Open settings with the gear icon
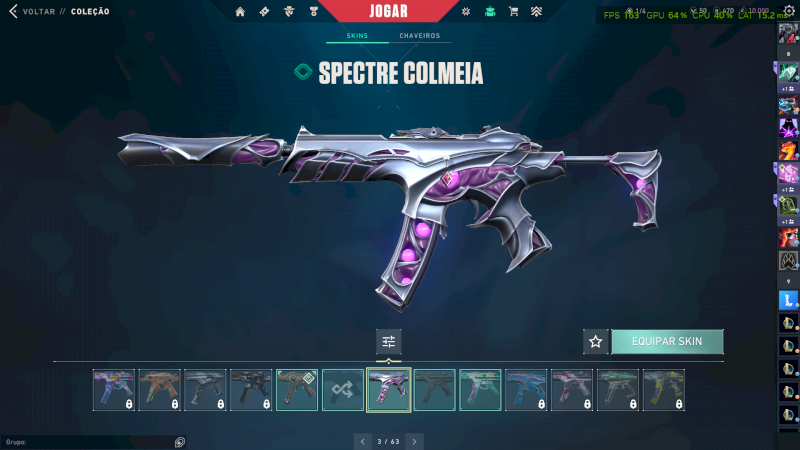 788,12
